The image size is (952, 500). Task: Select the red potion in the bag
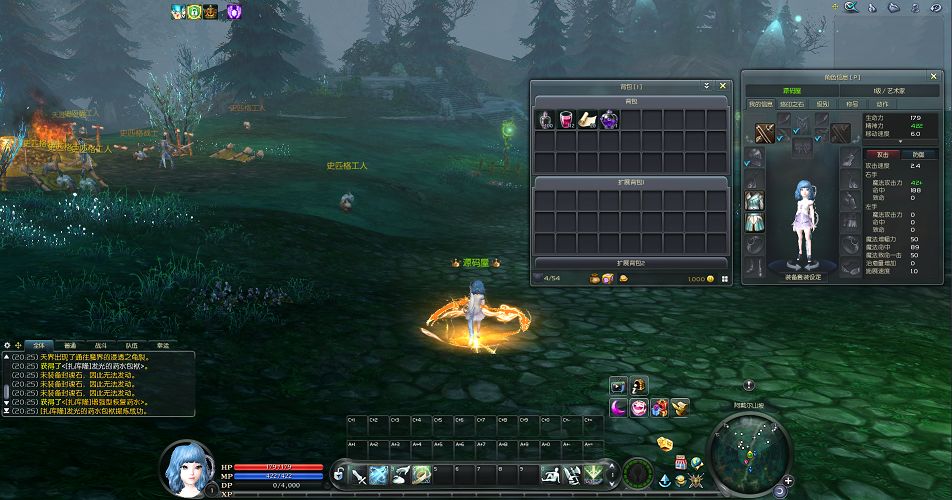point(565,120)
